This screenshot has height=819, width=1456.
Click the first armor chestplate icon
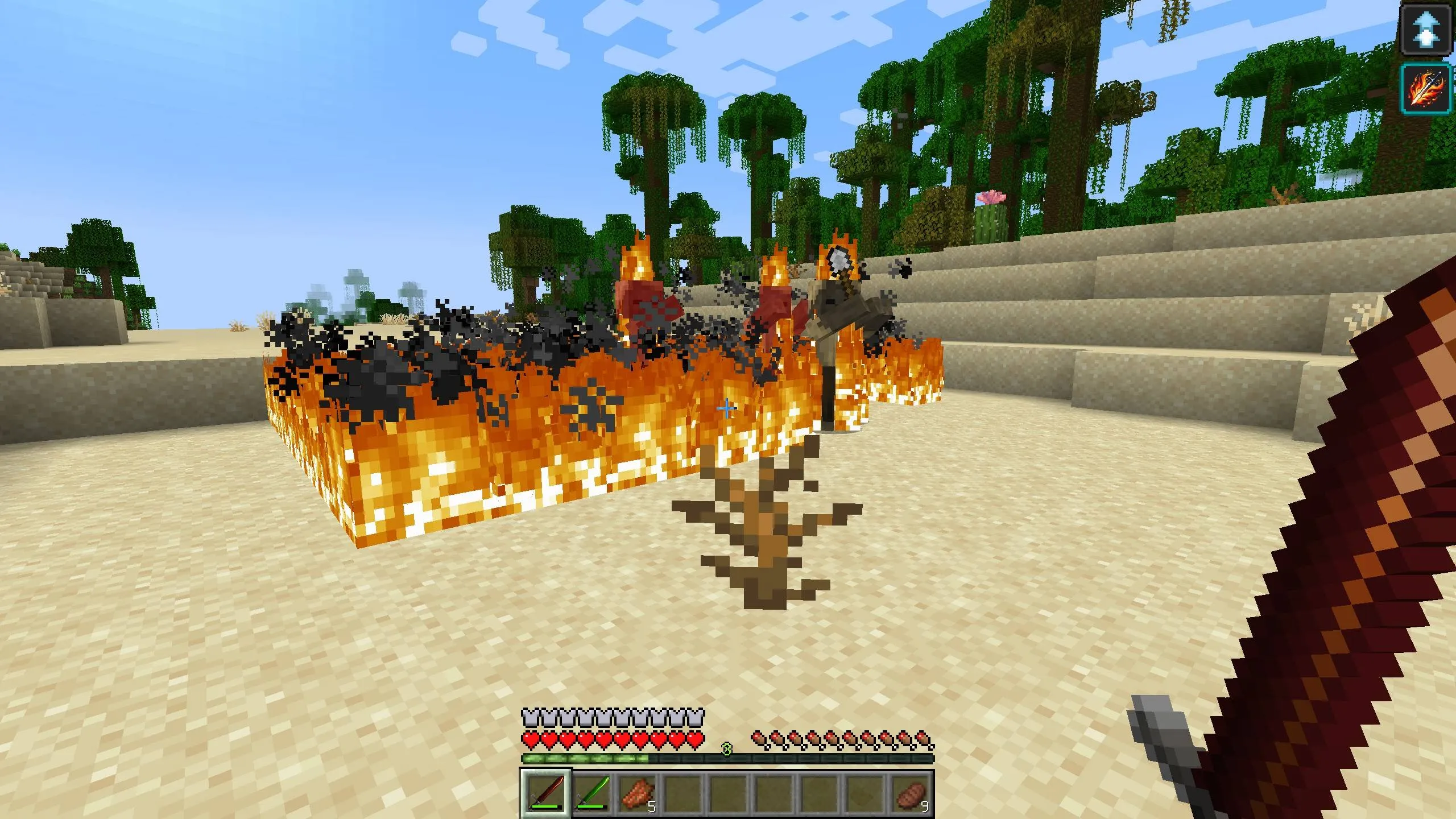click(x=531, y=717)
